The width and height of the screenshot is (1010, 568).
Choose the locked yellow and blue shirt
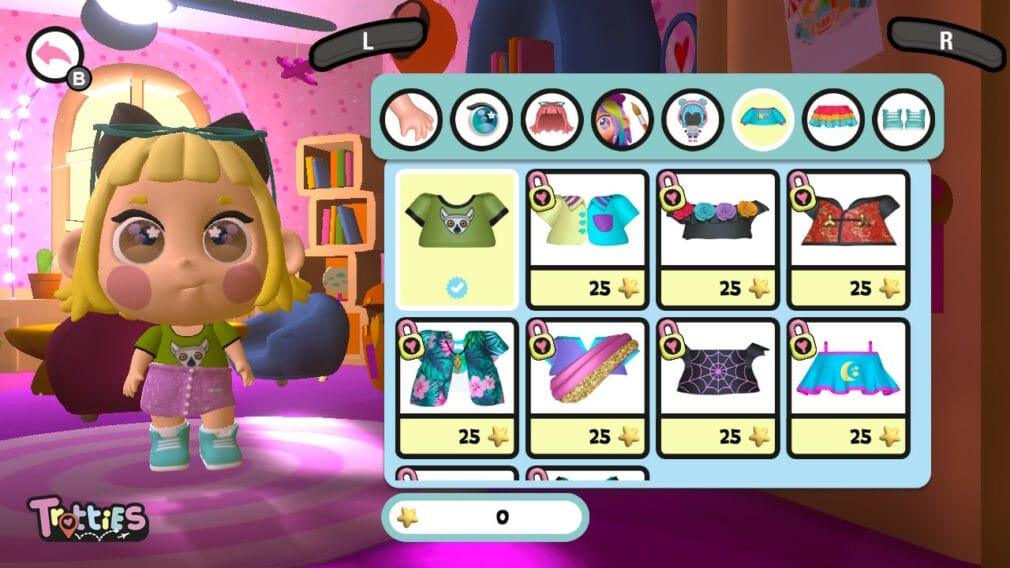tap(587, 239)
